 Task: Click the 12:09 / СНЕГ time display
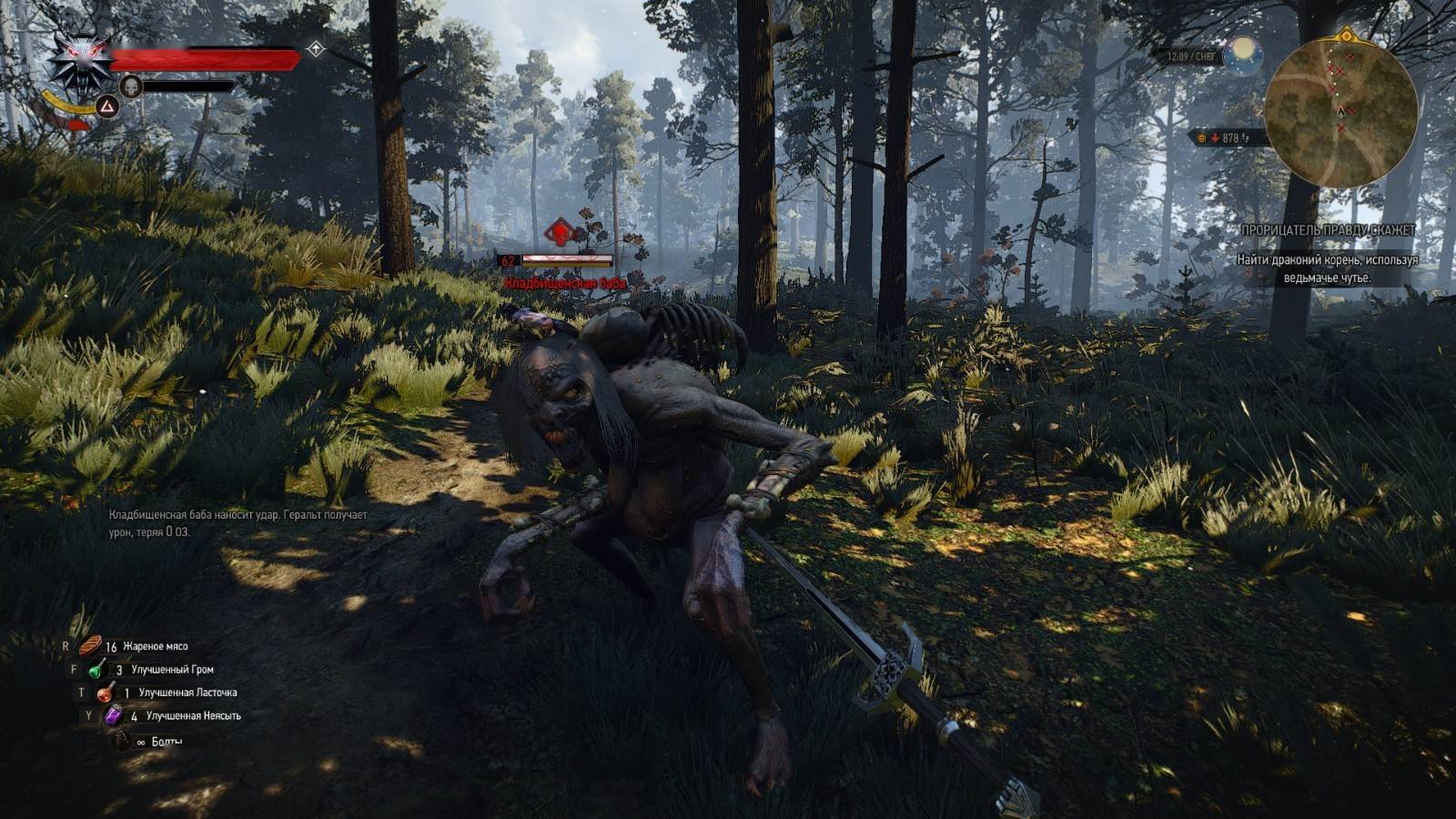1192,56
